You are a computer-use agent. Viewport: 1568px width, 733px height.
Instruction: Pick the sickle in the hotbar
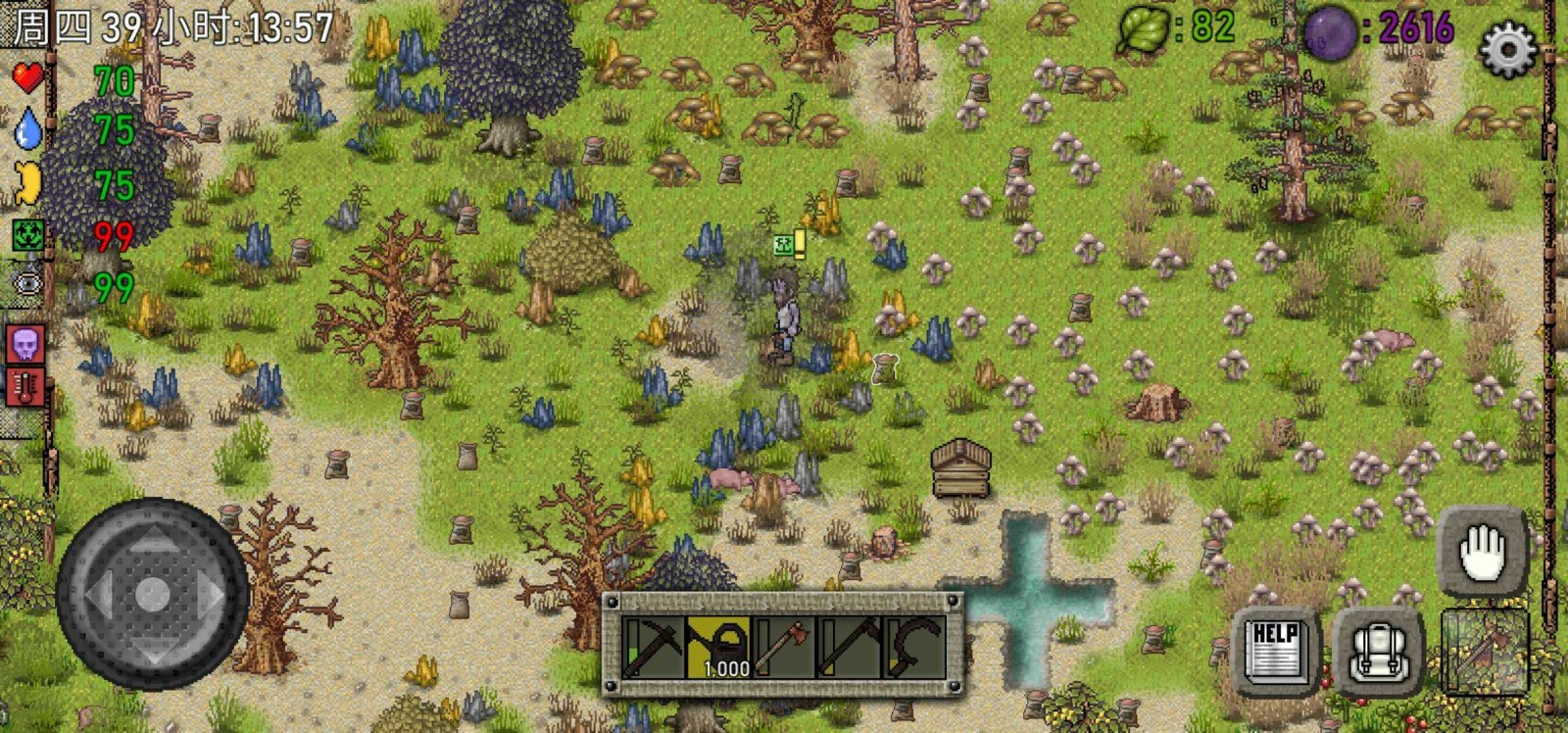click(x=914, y=647)
